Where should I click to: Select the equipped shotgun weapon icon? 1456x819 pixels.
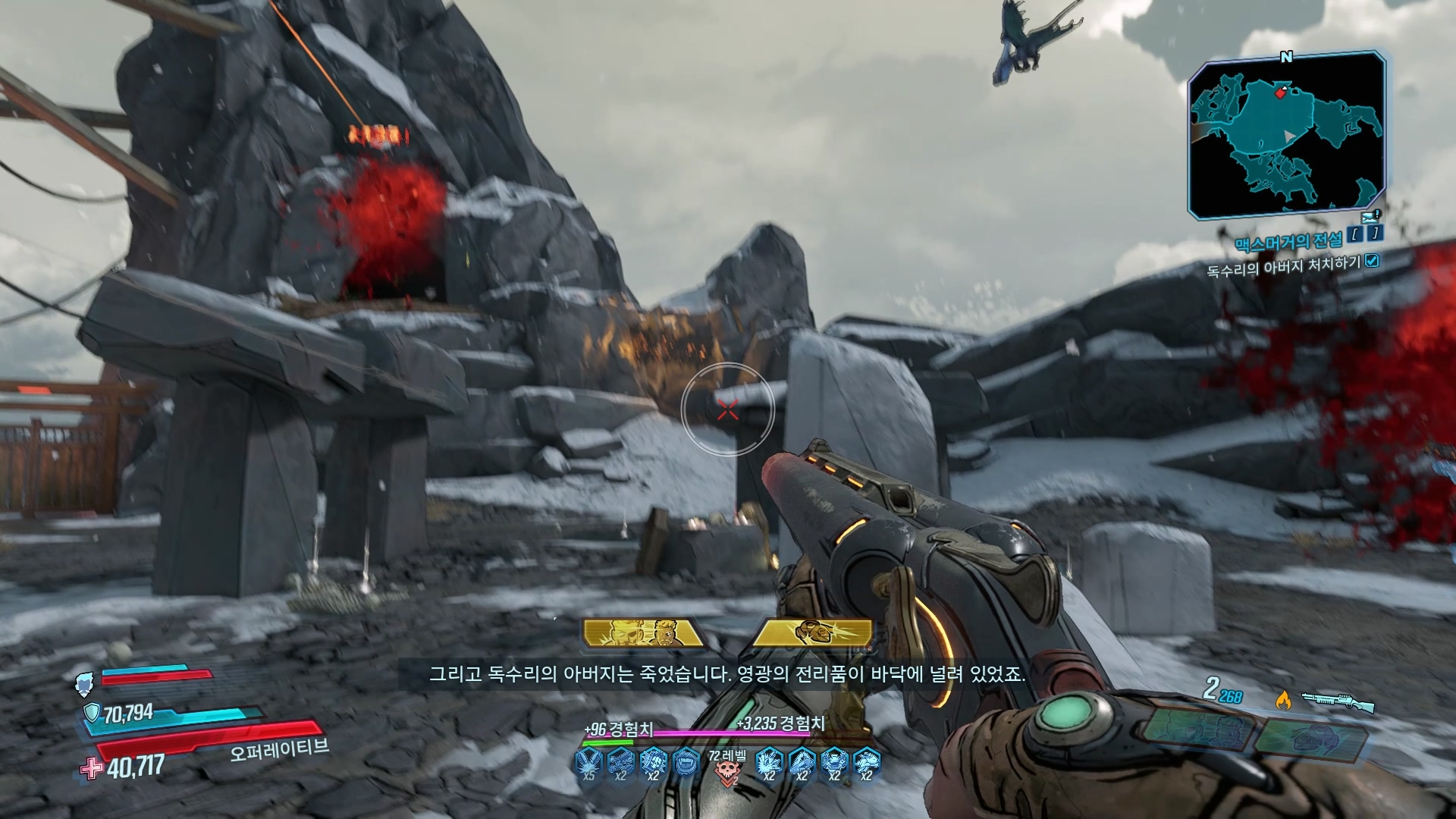click(x=1338, y=701)
